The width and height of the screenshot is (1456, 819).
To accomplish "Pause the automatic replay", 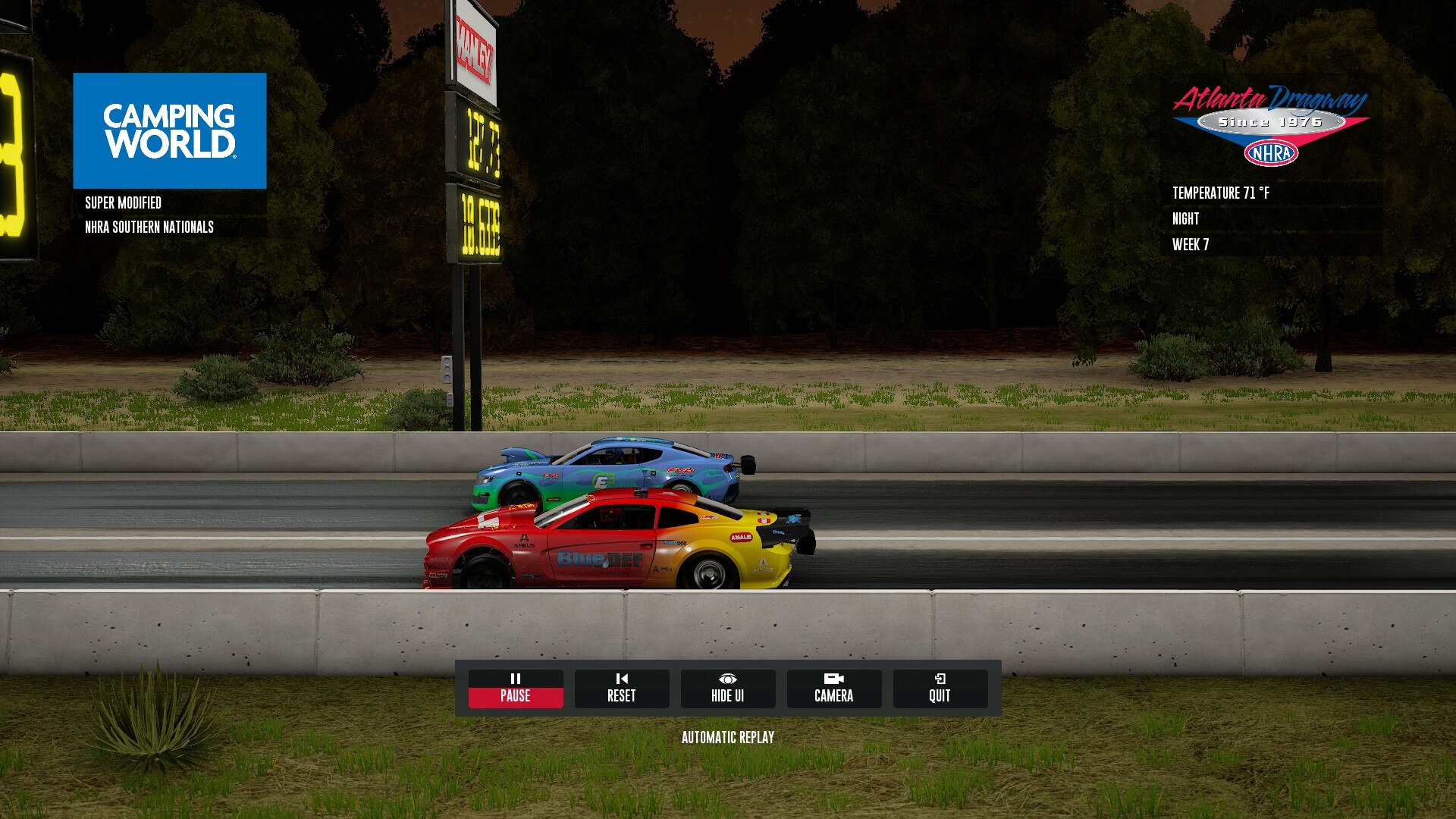I will 515,688.
